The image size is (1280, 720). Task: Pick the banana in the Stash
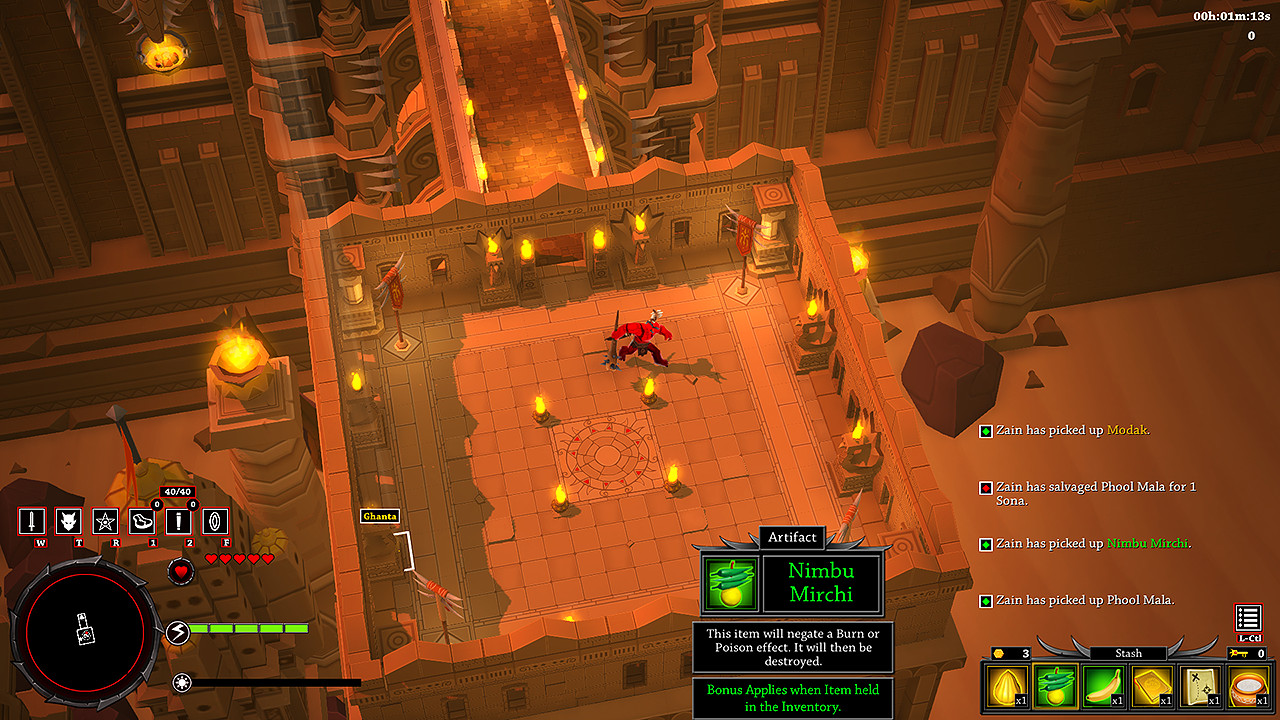1104,687
